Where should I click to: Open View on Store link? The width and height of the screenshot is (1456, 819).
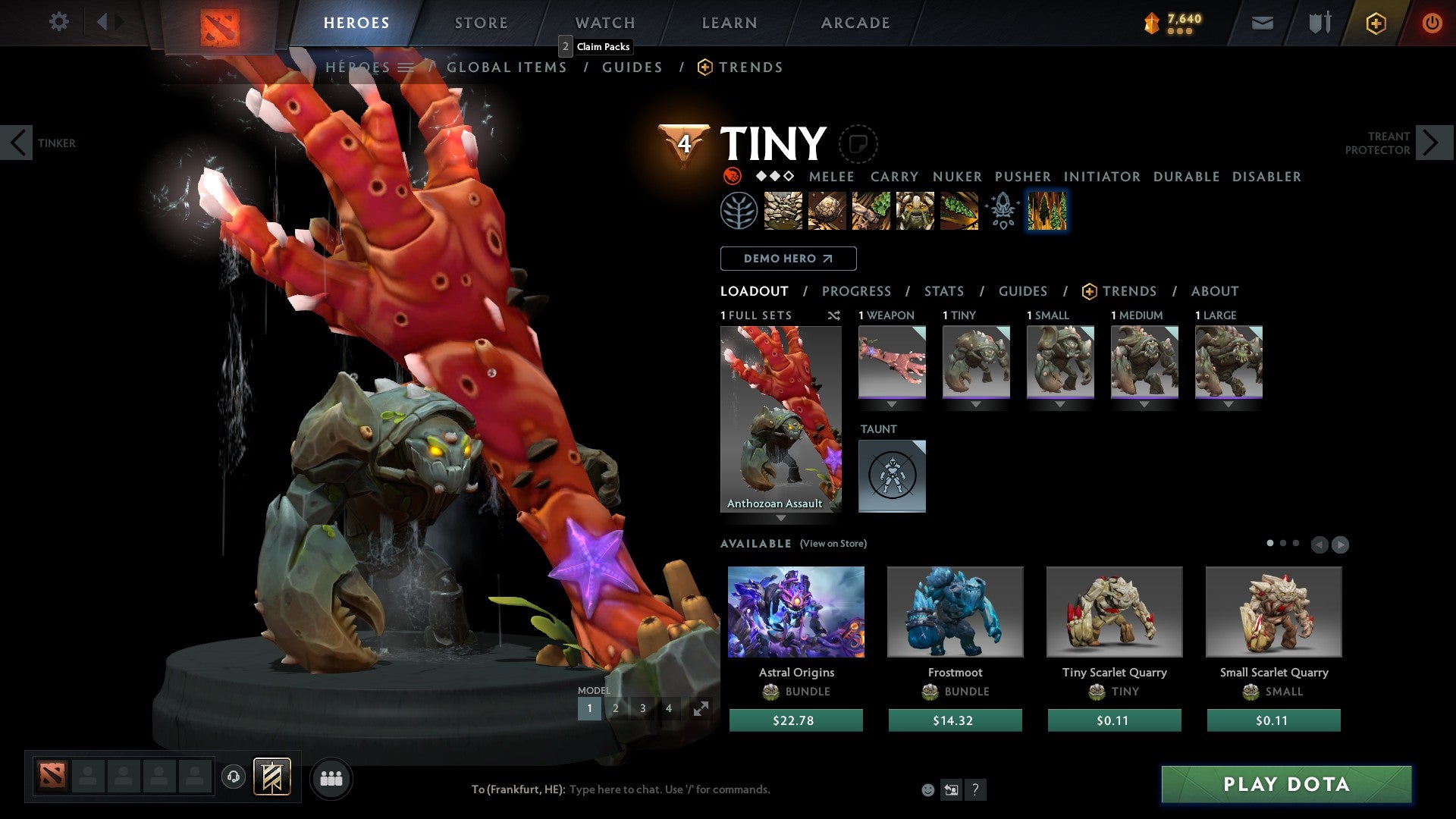(x=832, y=544)
